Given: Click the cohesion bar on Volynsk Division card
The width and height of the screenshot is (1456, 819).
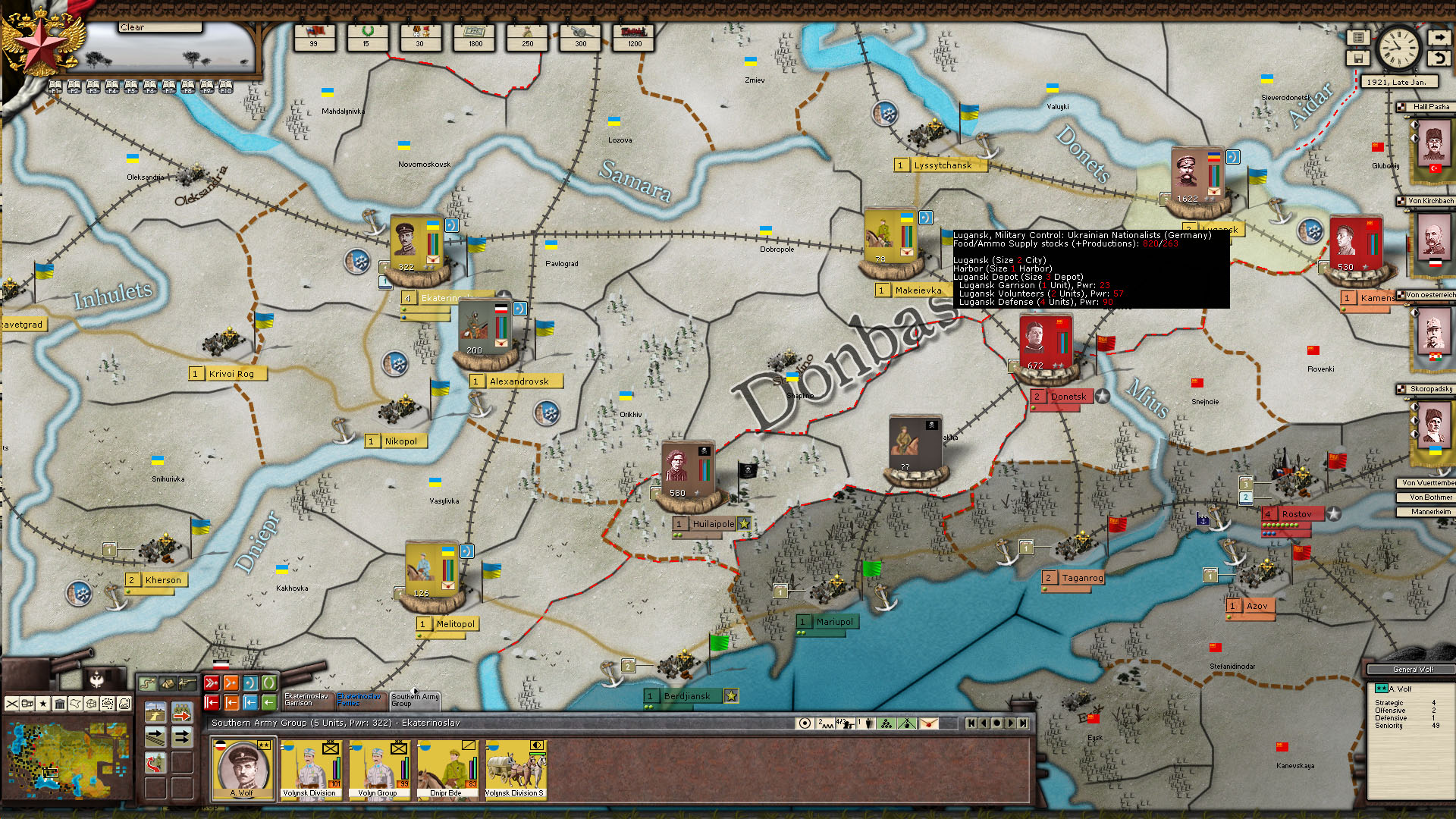Looking at the screenshot, I should [x=338, y=768].
